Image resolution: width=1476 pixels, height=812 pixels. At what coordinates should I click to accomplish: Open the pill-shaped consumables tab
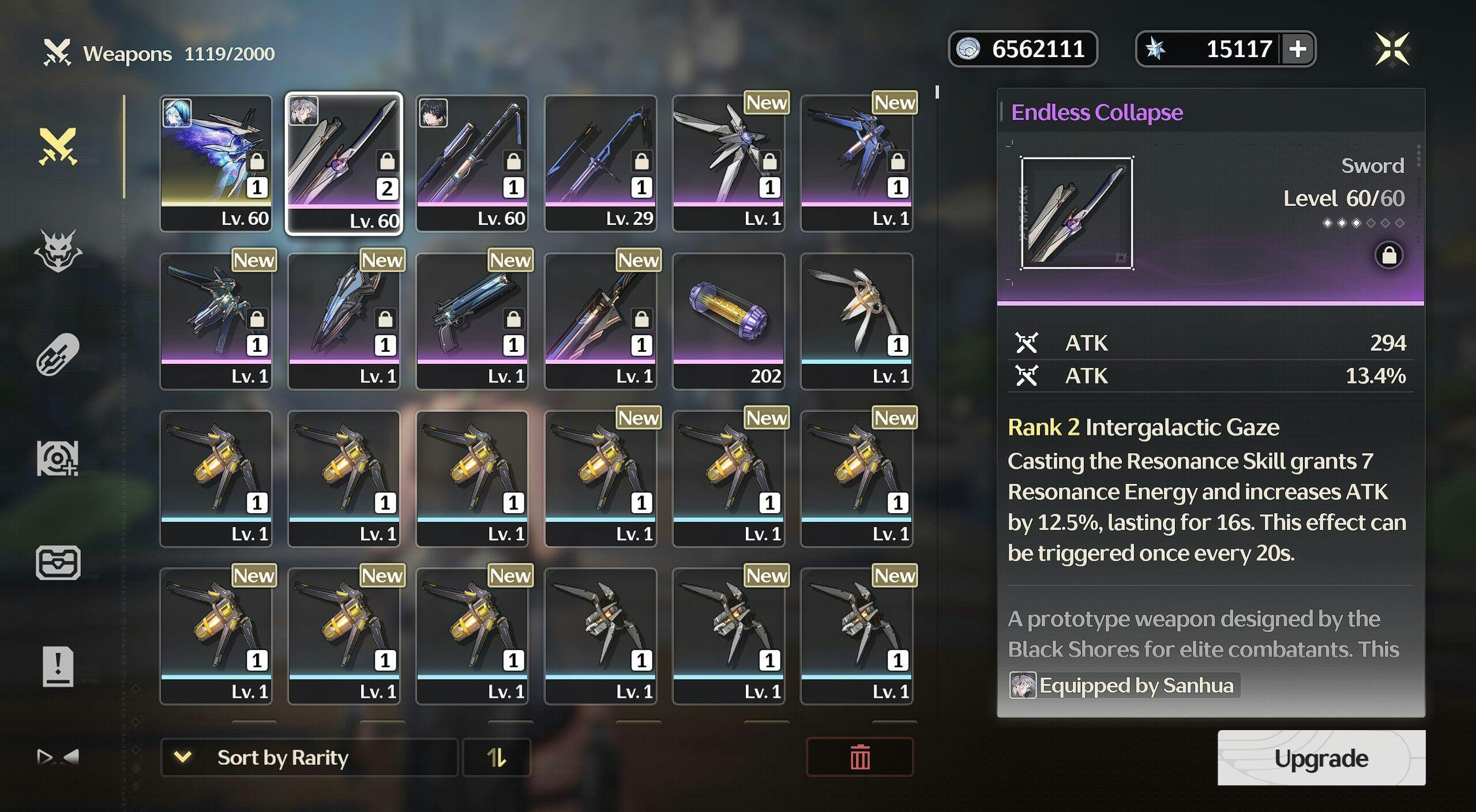(x=58, y=354)
